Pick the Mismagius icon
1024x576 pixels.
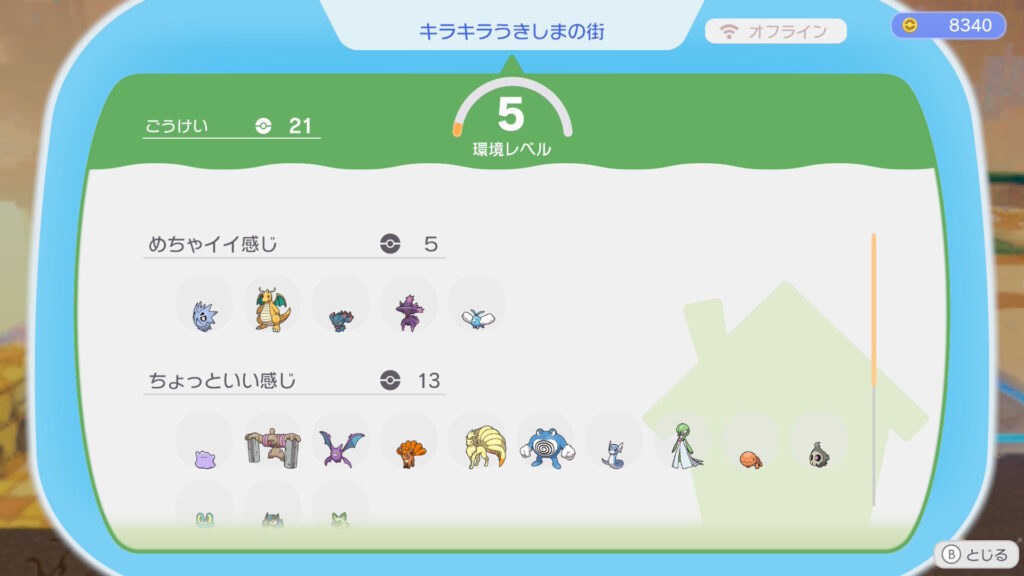409,312
